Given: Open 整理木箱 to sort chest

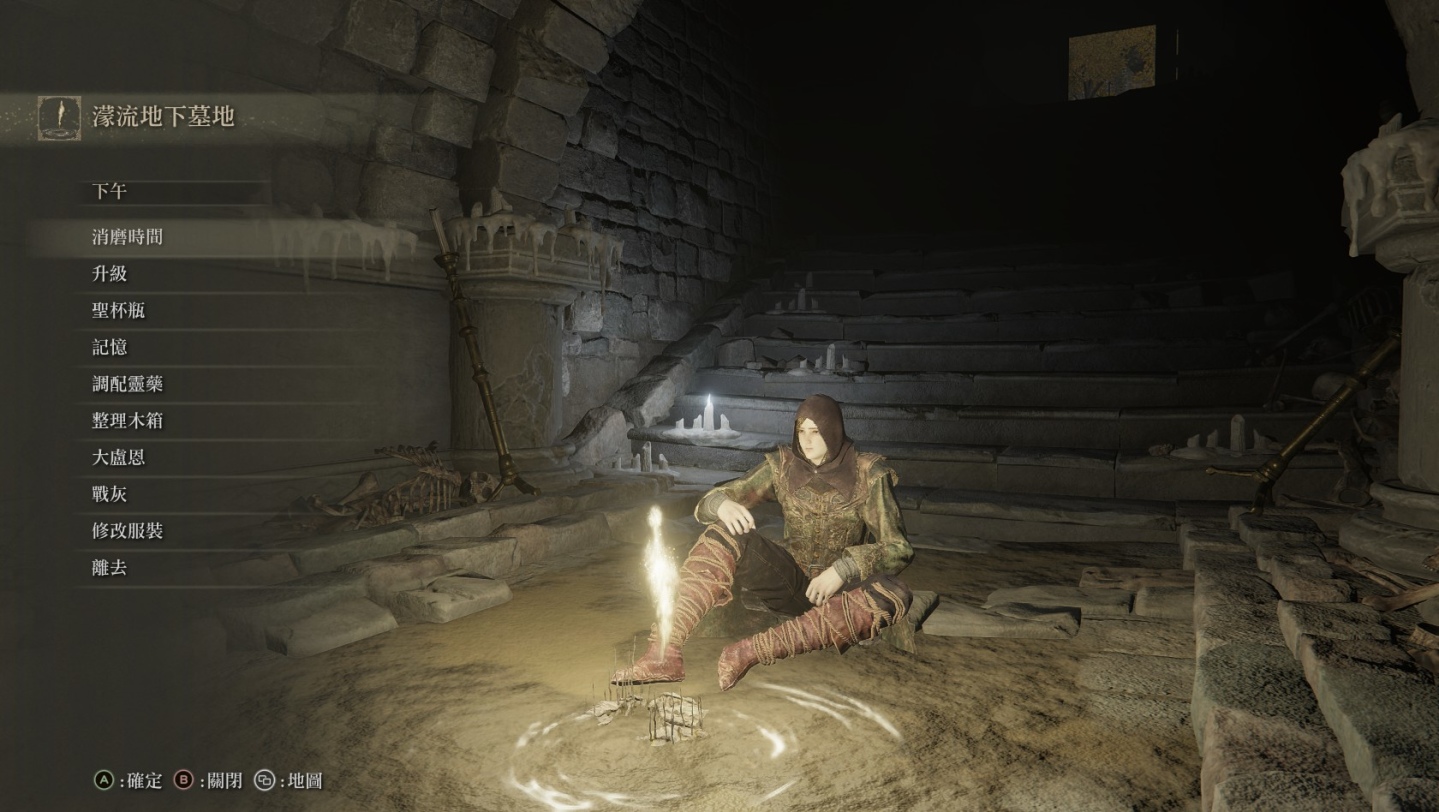Looking at the screenshot, I should 127,421.
